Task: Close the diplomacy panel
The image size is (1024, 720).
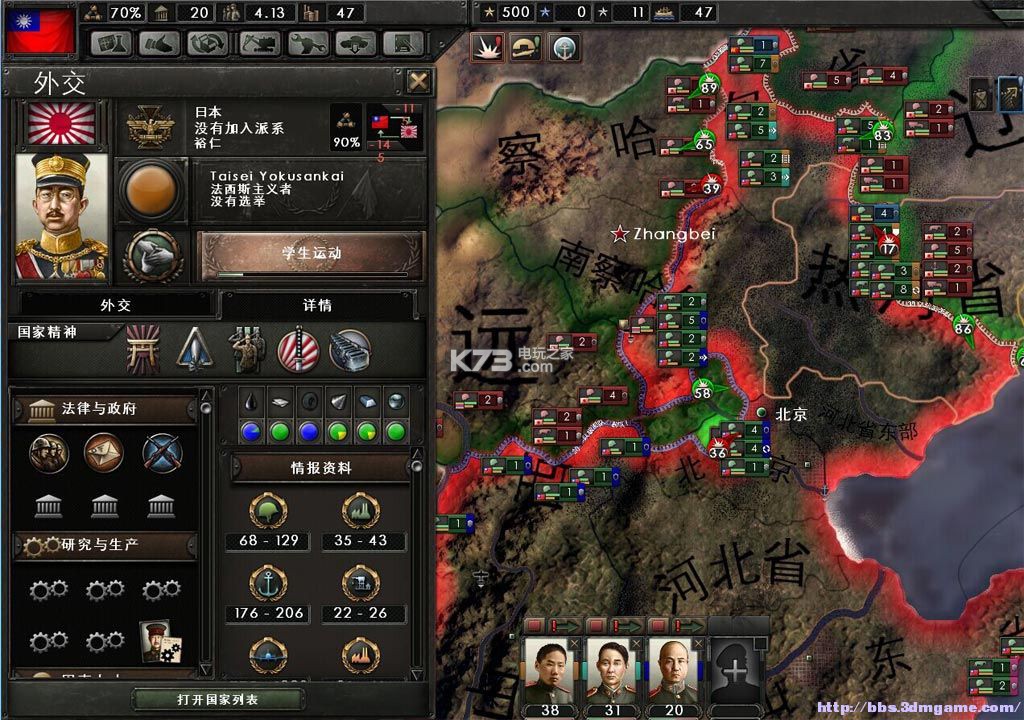Action: coord(418,81)
